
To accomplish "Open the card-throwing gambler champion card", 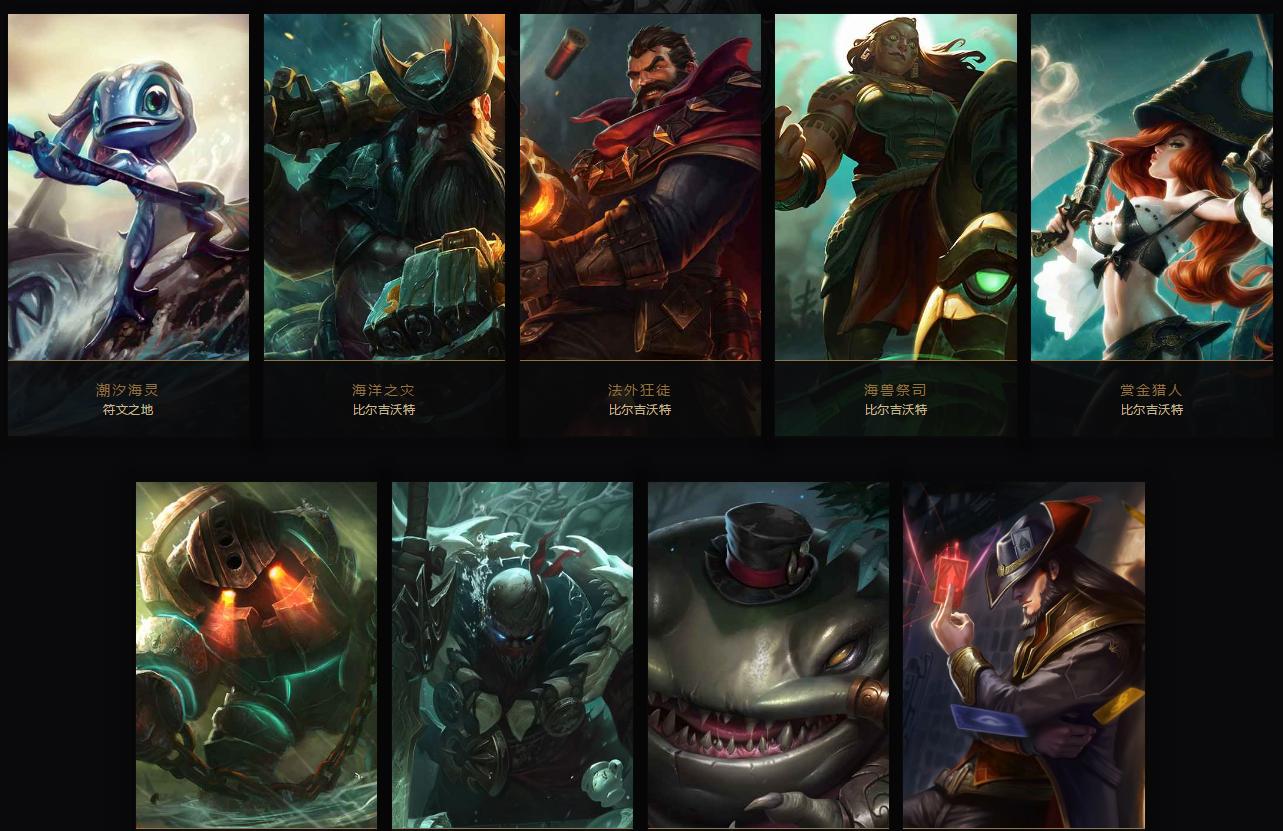I will [x=1024, y=655].
